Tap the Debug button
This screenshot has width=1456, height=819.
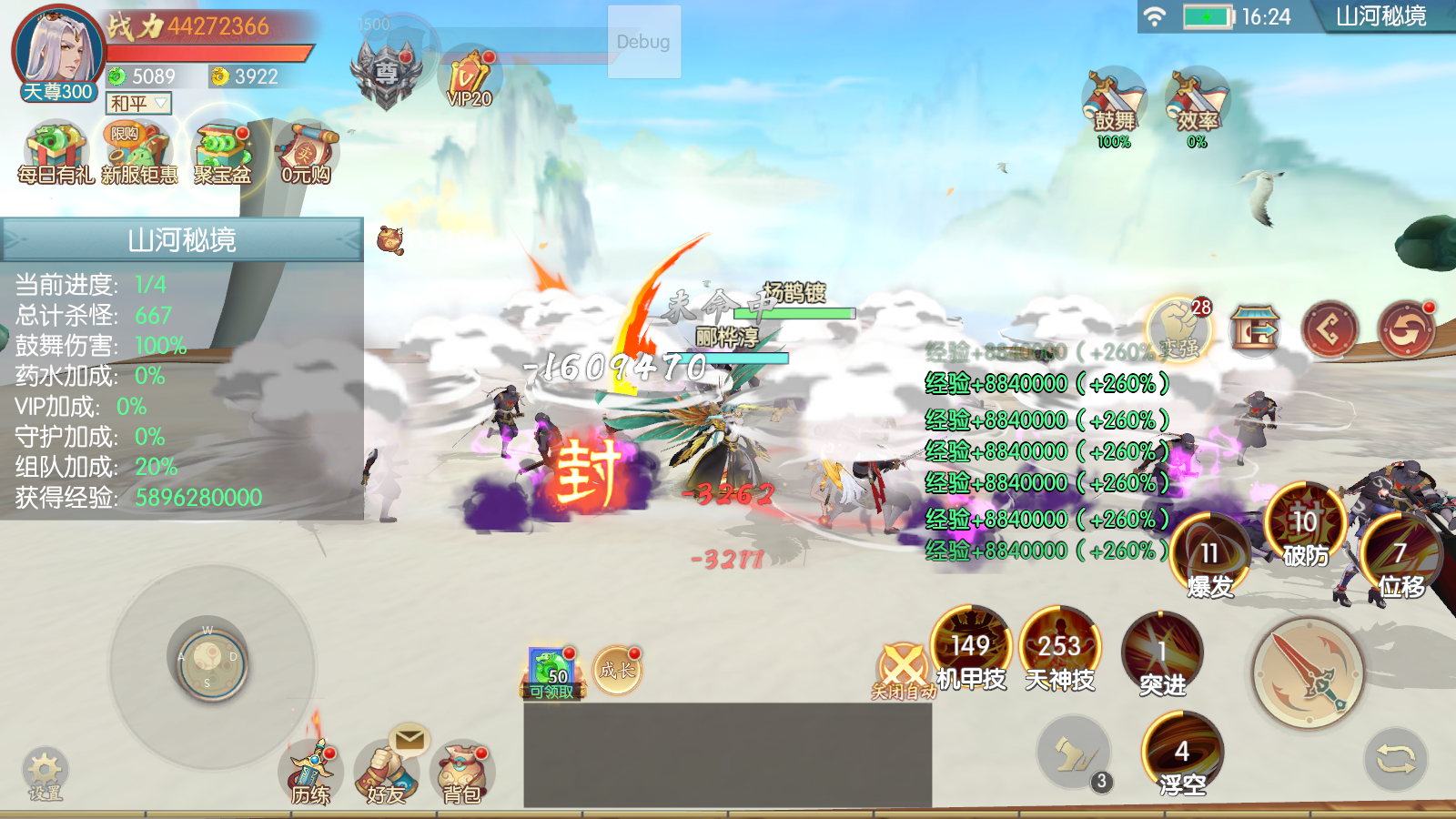coord(643,42)
